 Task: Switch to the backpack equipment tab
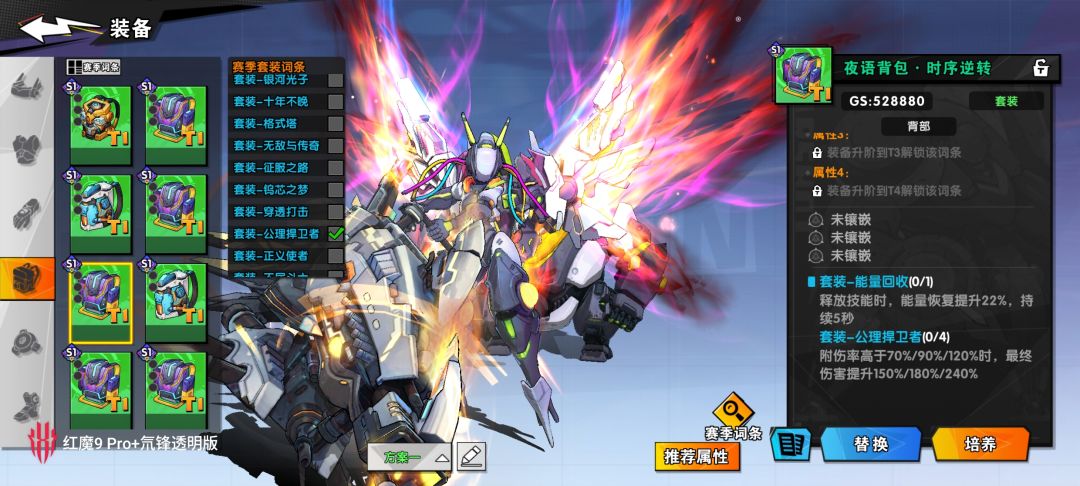pos(27,279)
